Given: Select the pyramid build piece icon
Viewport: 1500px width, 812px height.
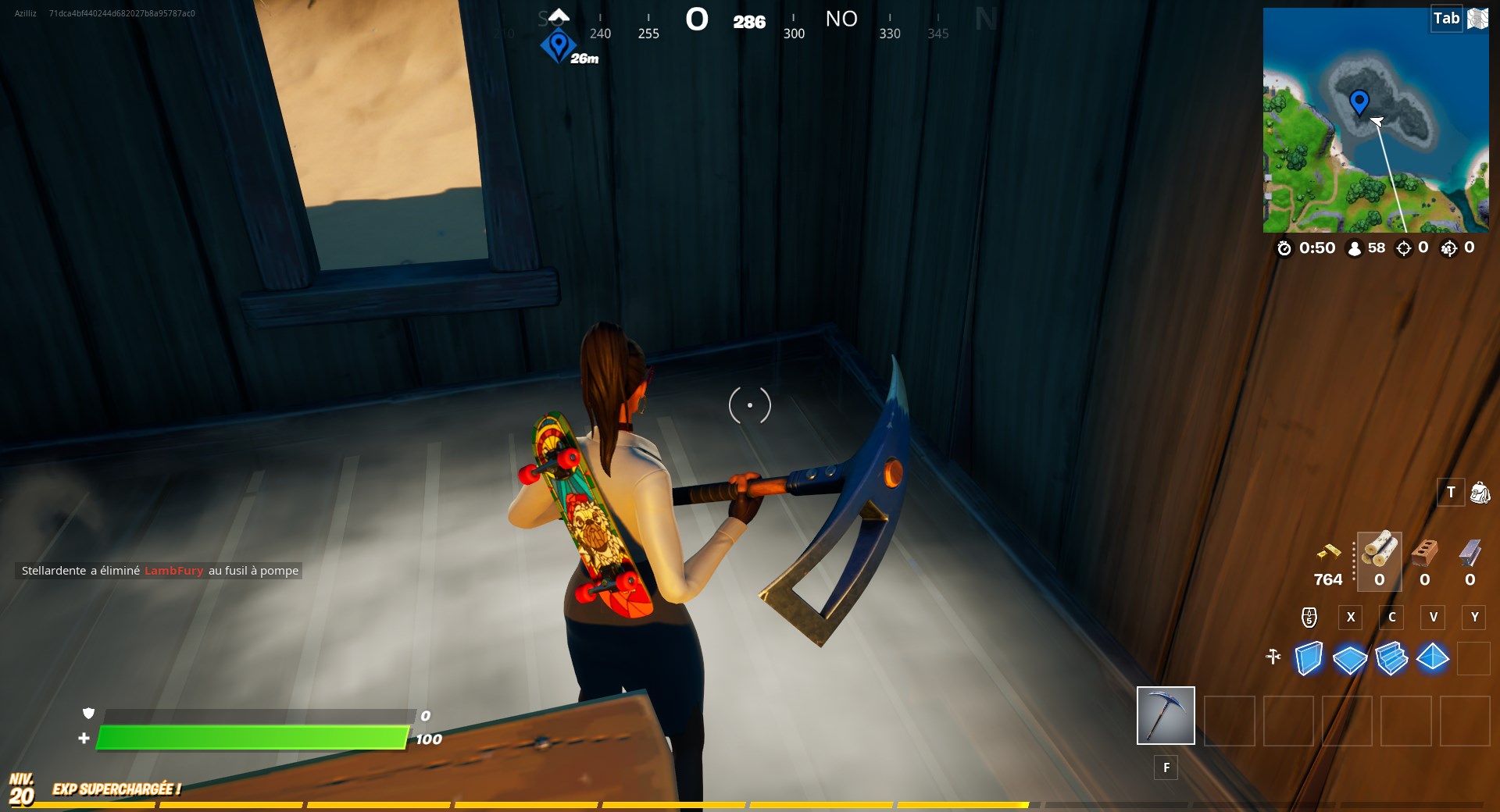Looking at the screenshot, I should (x=1434, y=660).
